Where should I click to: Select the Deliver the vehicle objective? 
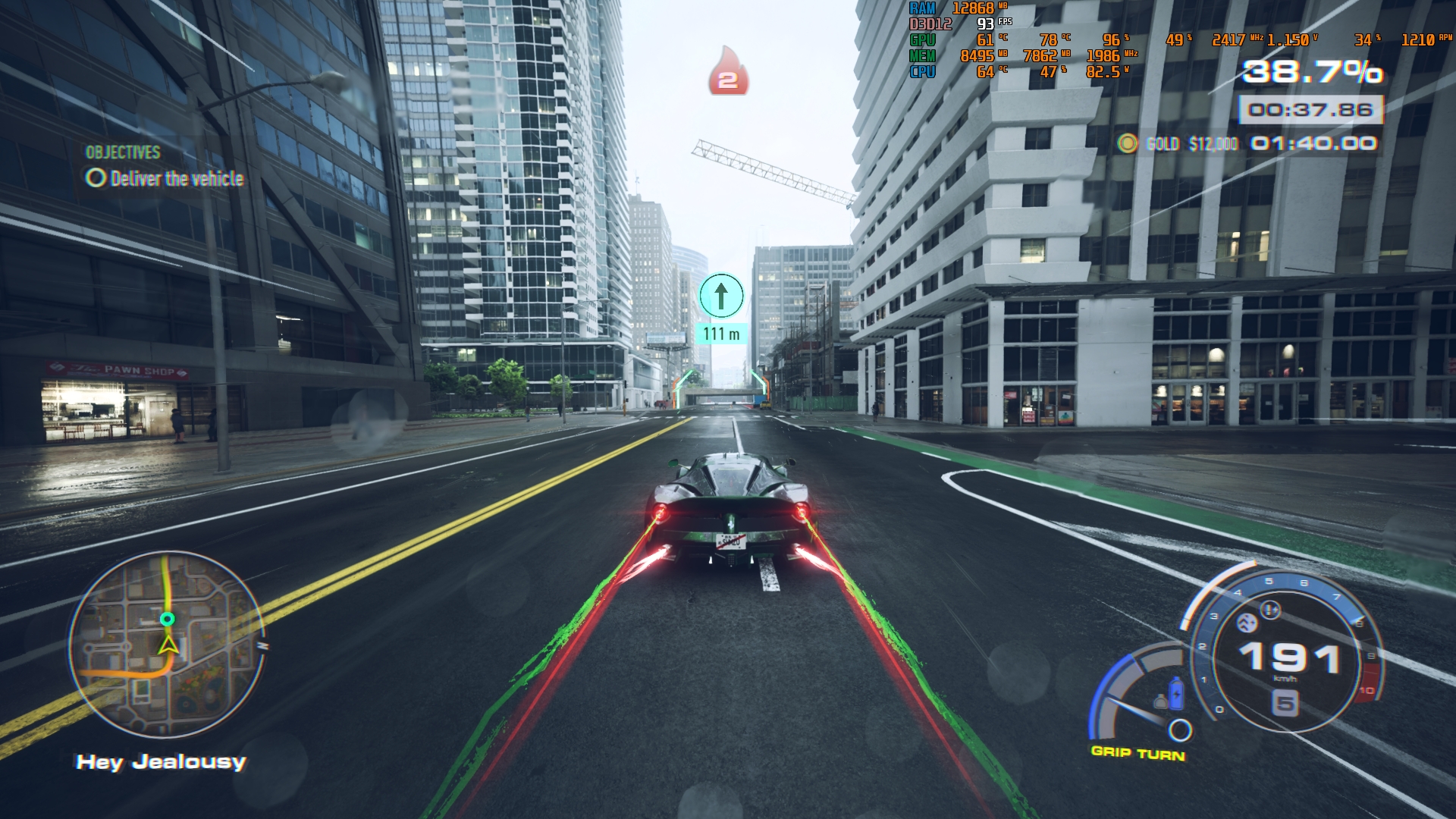point(165,179)
